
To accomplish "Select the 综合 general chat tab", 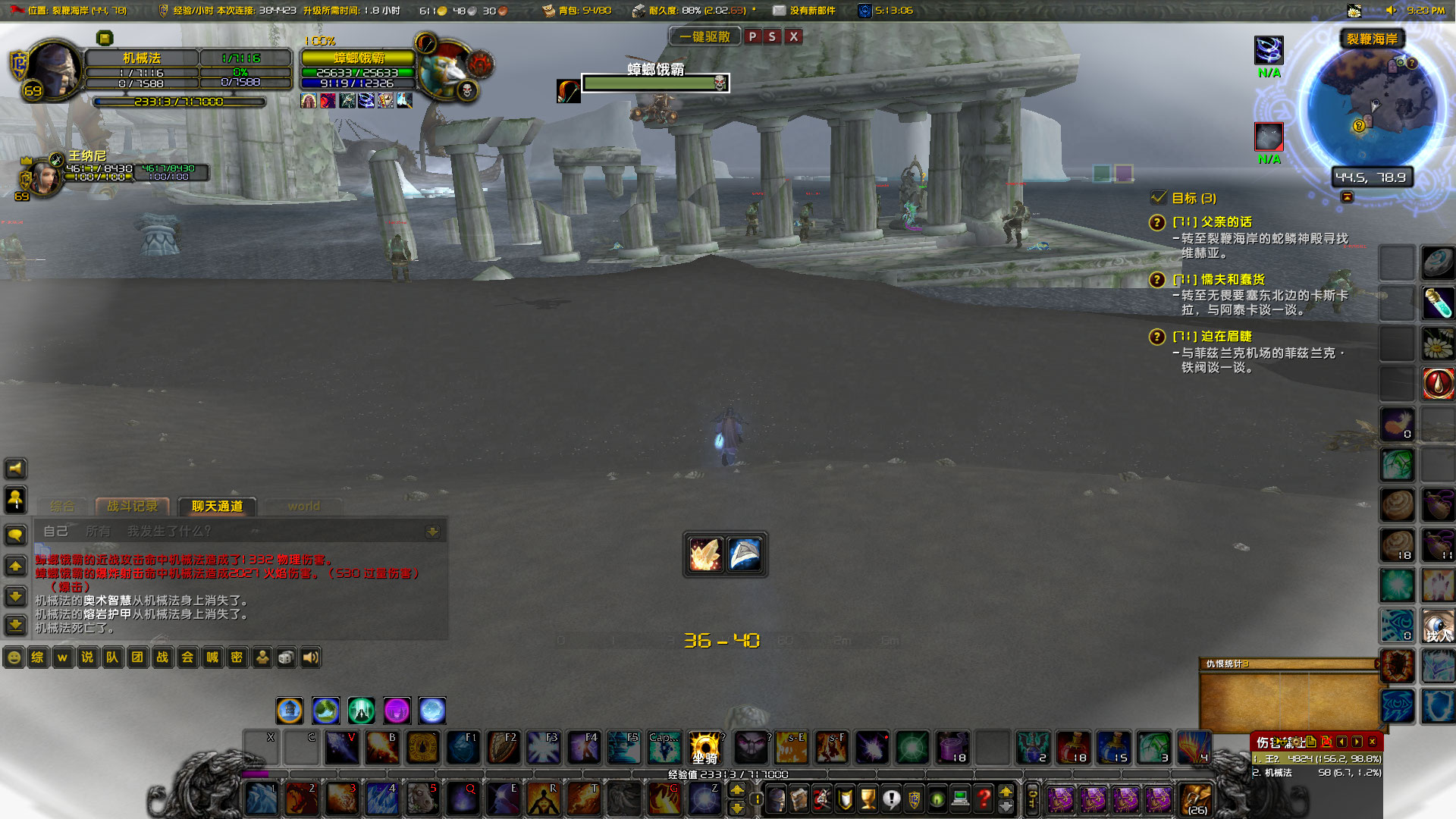I will pyautogui.click(x=62, y=506).
